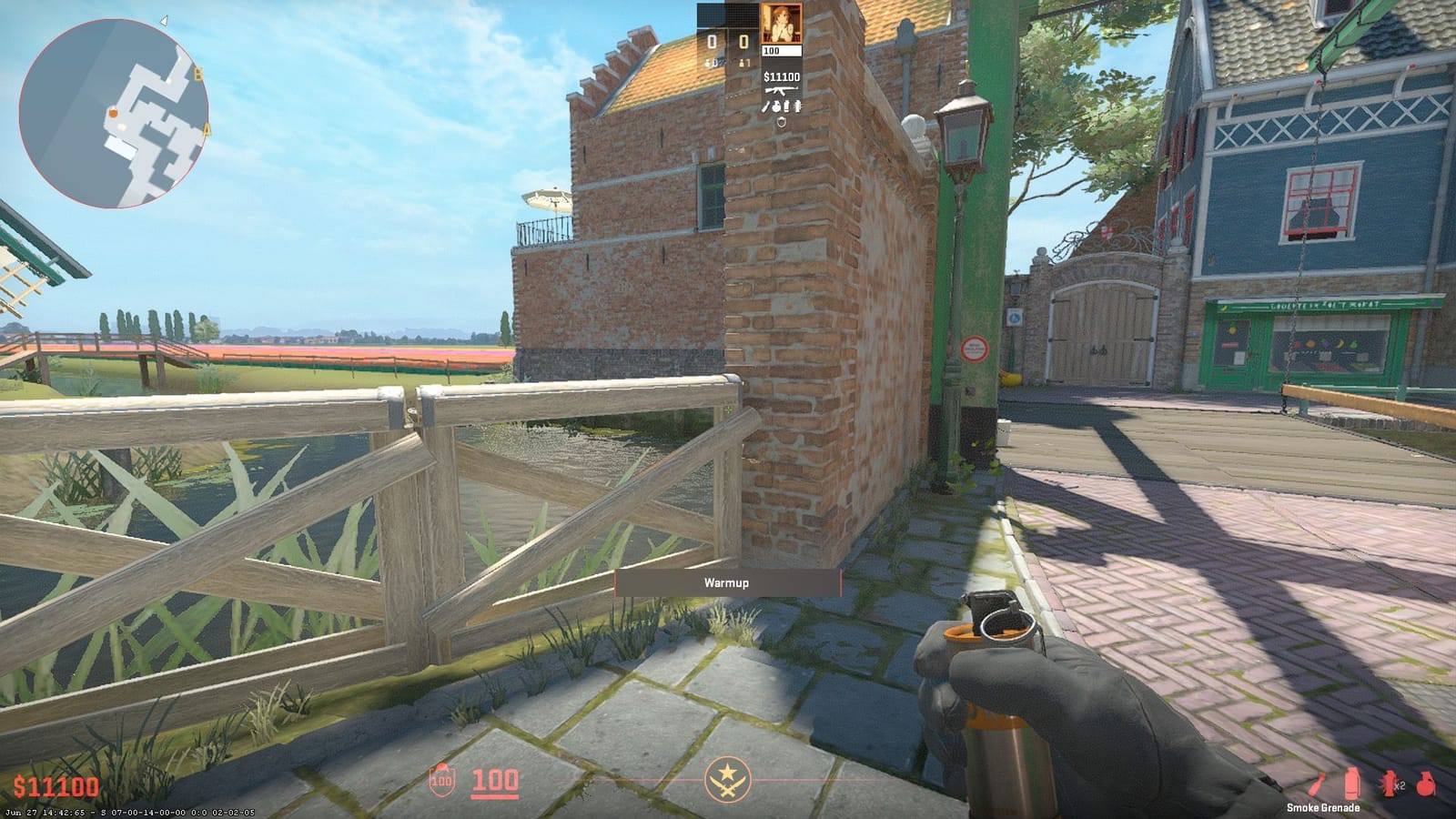Screen dimensions: 1456x819
Task: Select the AK-47 weapon icon in the scoreboard panel
Action: pos(782,90)
